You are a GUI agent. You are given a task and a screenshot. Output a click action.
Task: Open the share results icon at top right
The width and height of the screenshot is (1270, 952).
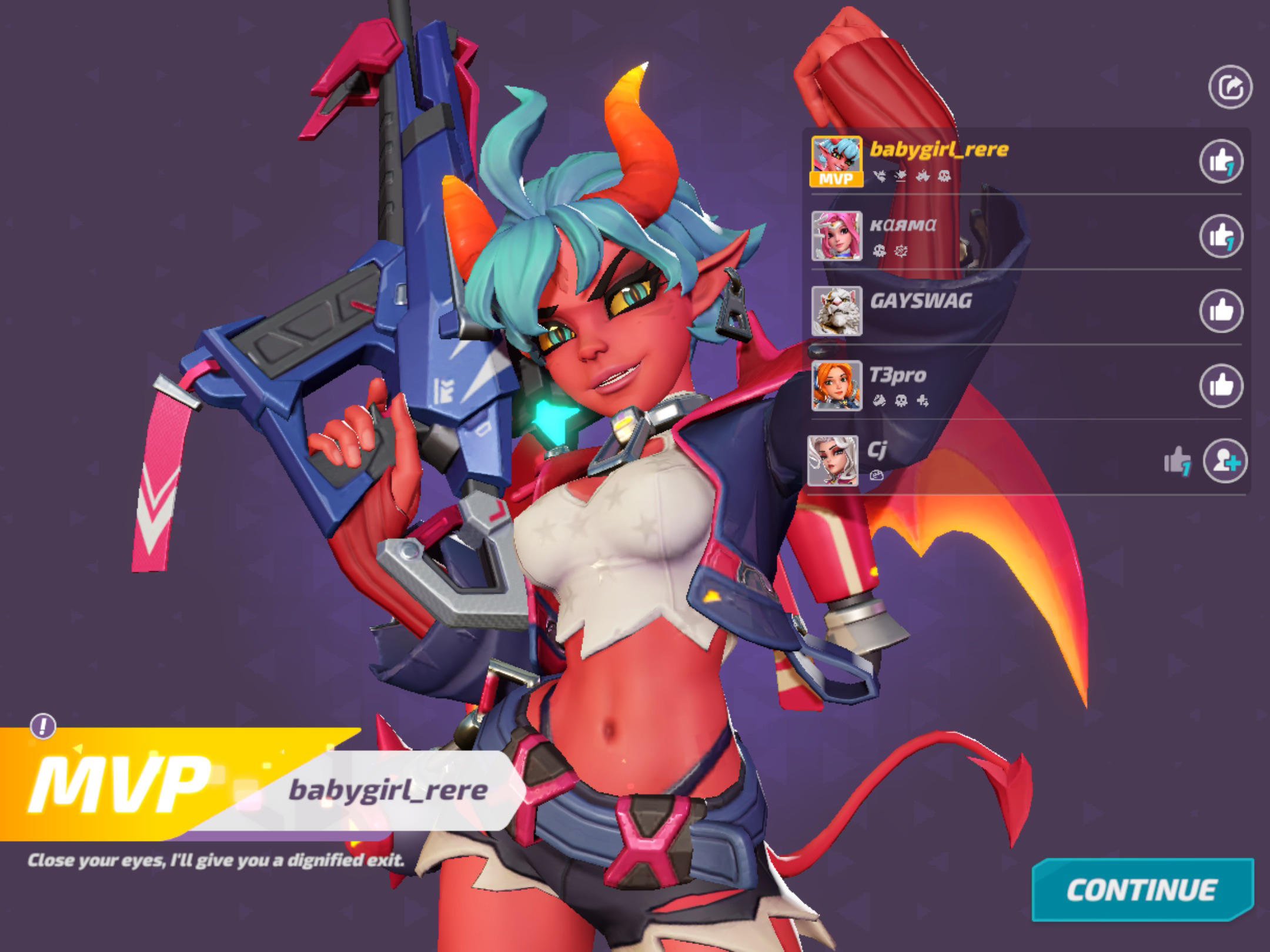click(x=1232, y=85)
